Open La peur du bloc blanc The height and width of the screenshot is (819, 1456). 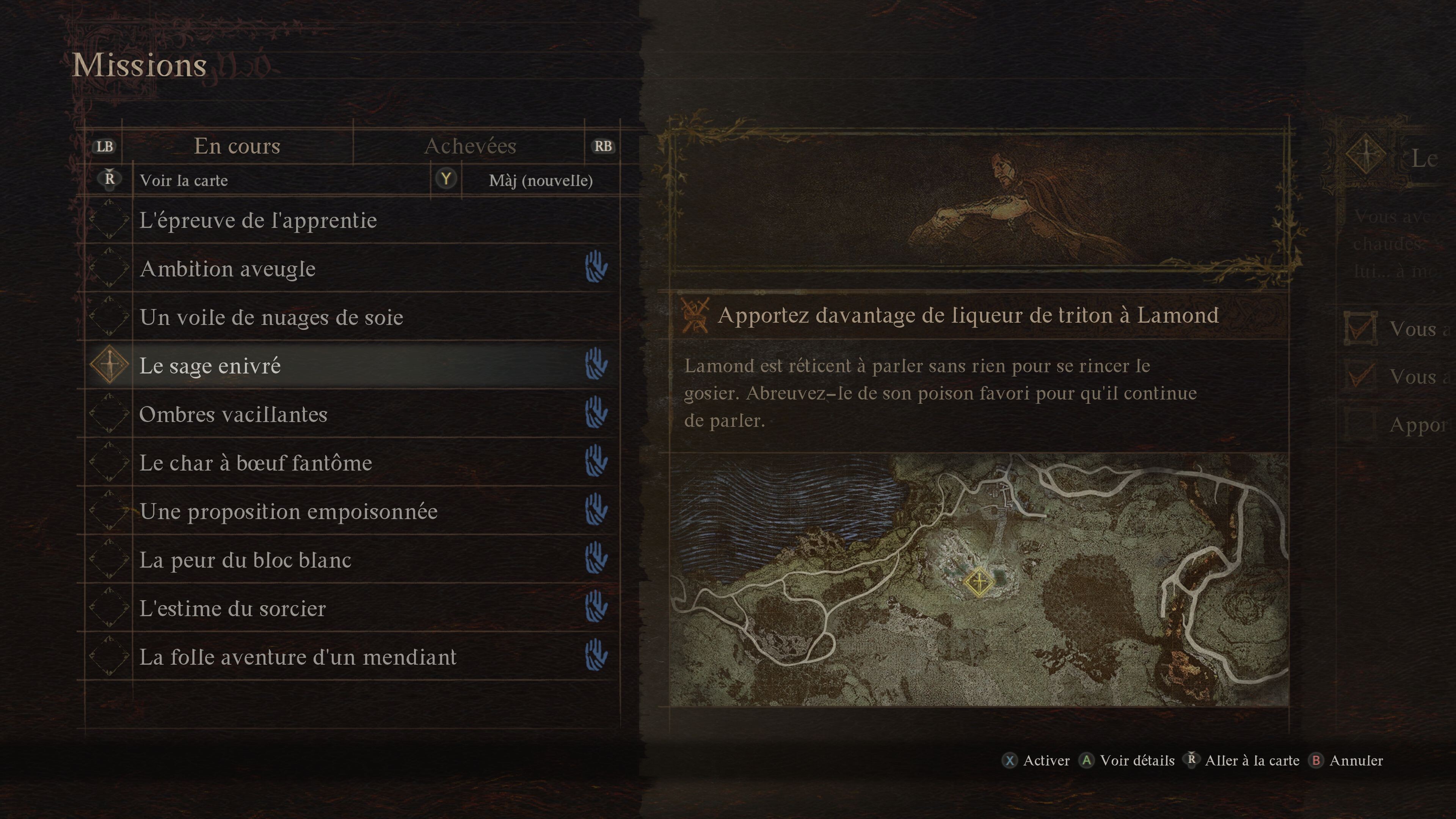245,560
